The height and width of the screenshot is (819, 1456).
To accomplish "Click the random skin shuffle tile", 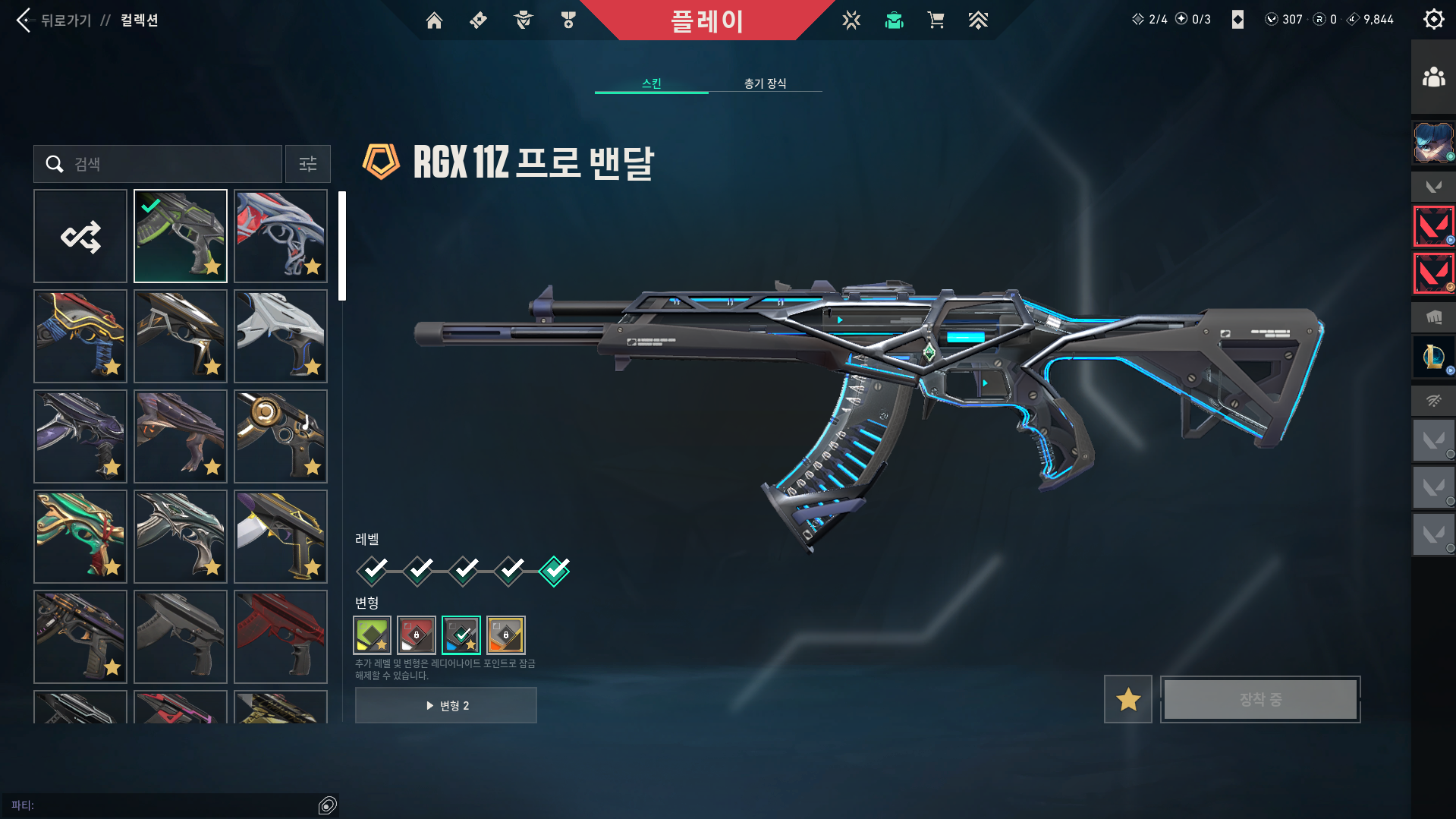I will tap(80, 235).
